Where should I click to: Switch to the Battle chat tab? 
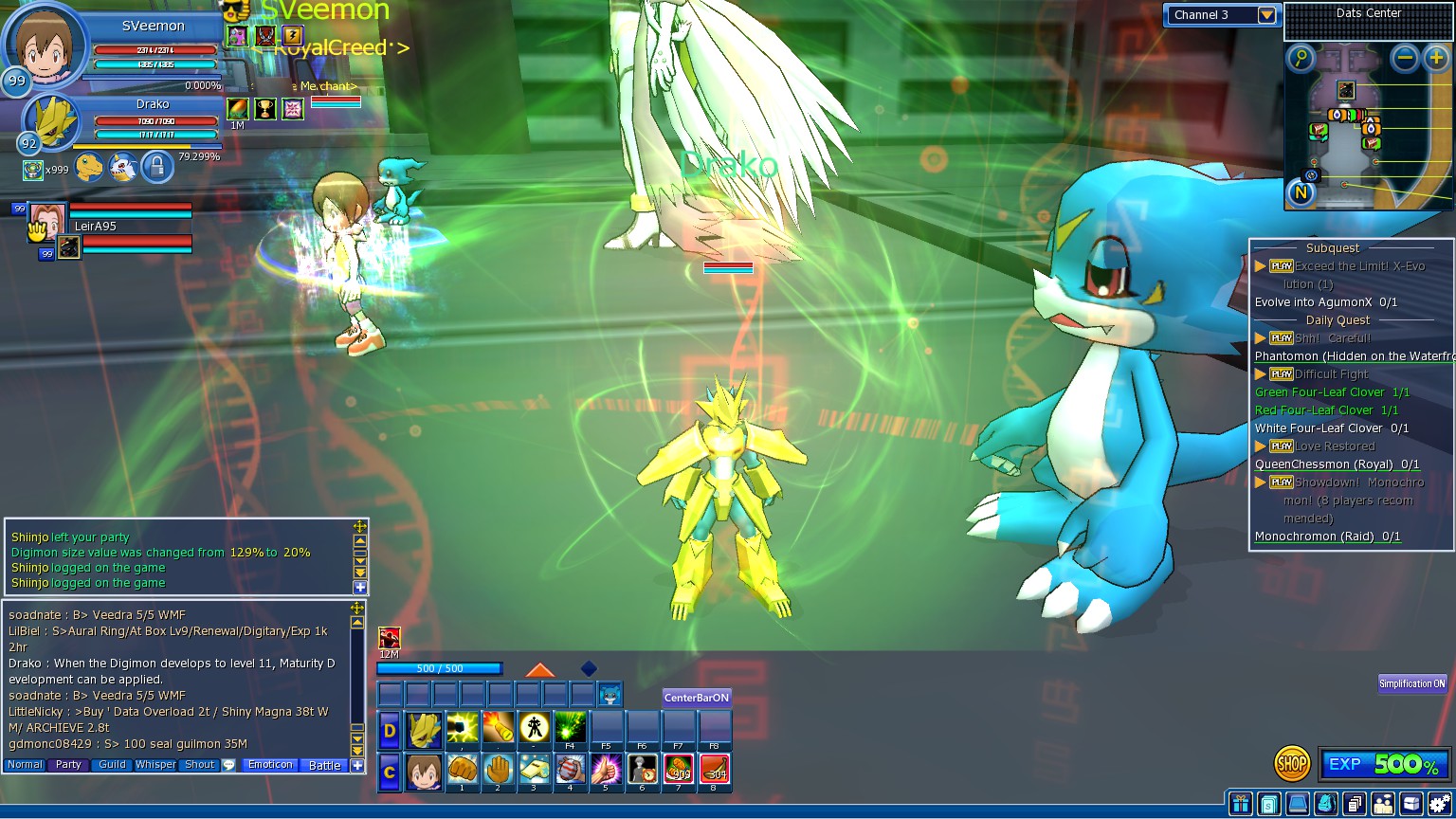click(x=324, y=765)
